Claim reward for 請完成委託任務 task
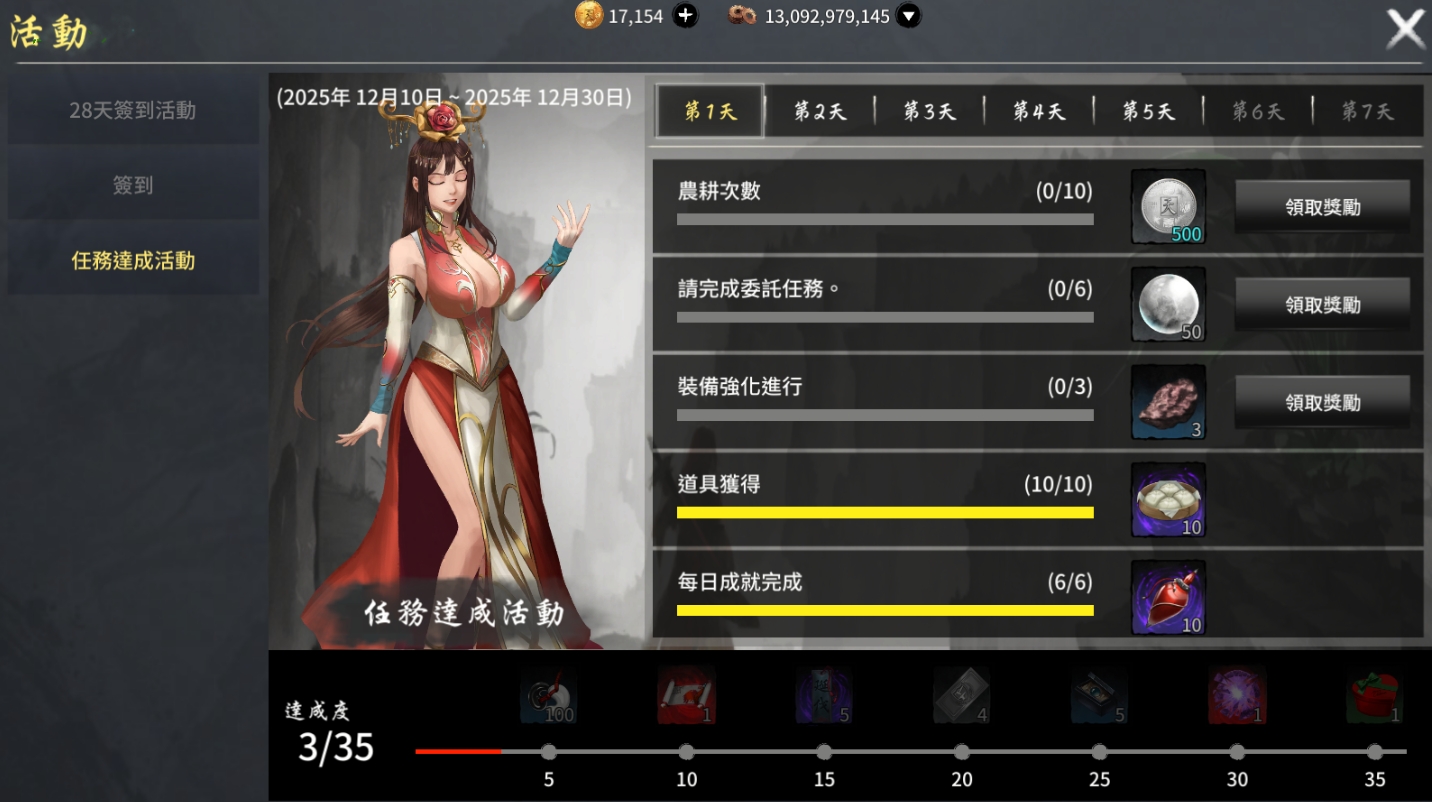This screenshot has height=802, width=1432. (1322, 305)
